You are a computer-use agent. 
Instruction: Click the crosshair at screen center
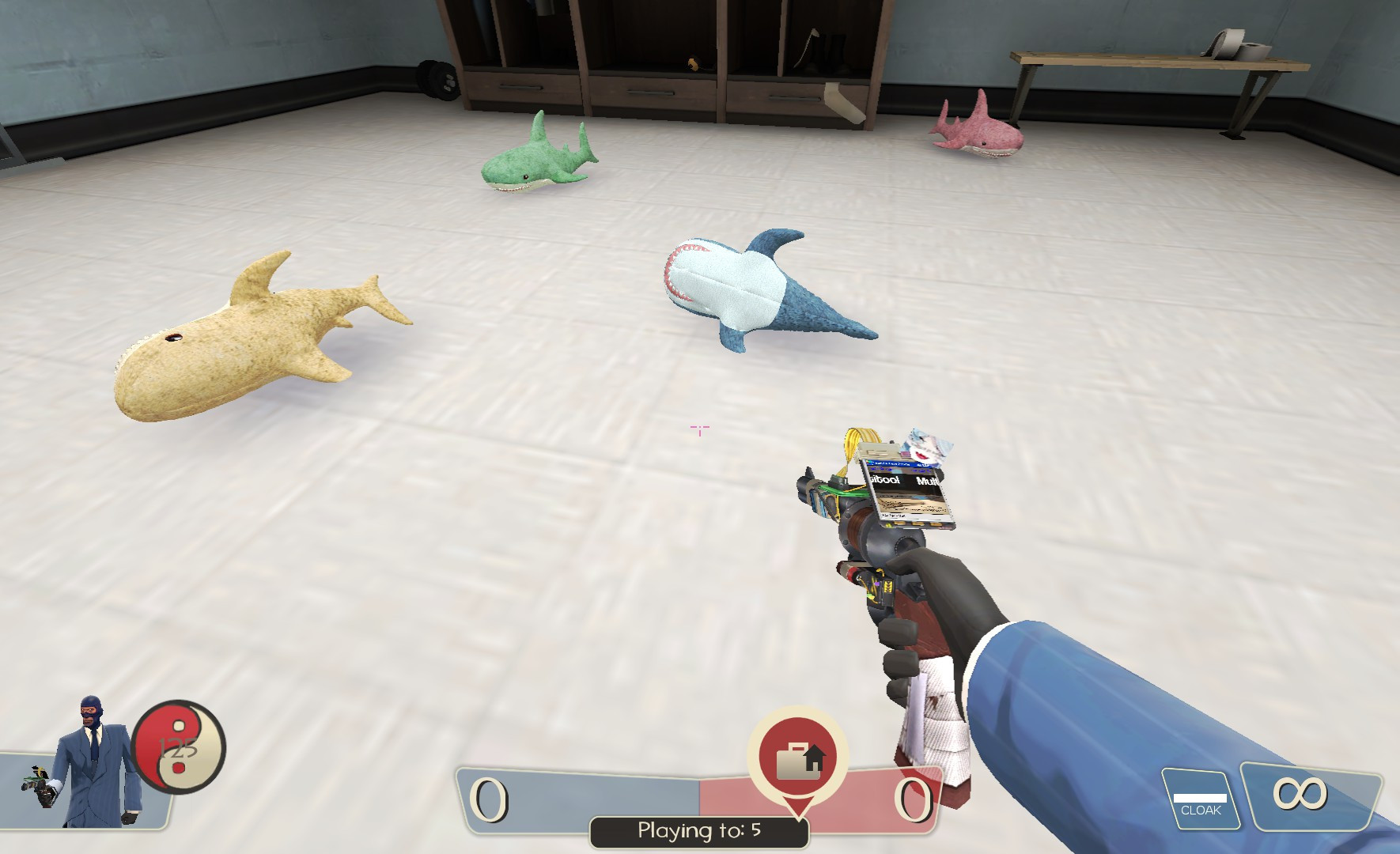tap(699, 429)
